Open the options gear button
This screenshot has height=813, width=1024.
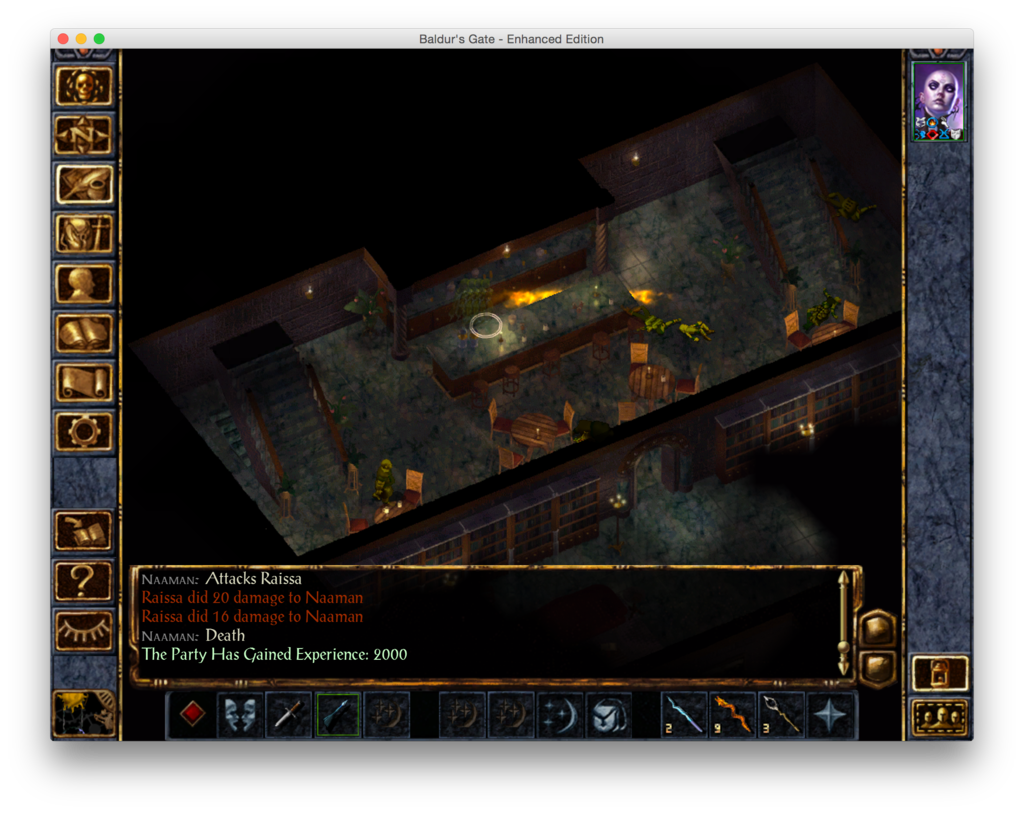[84, 431]
